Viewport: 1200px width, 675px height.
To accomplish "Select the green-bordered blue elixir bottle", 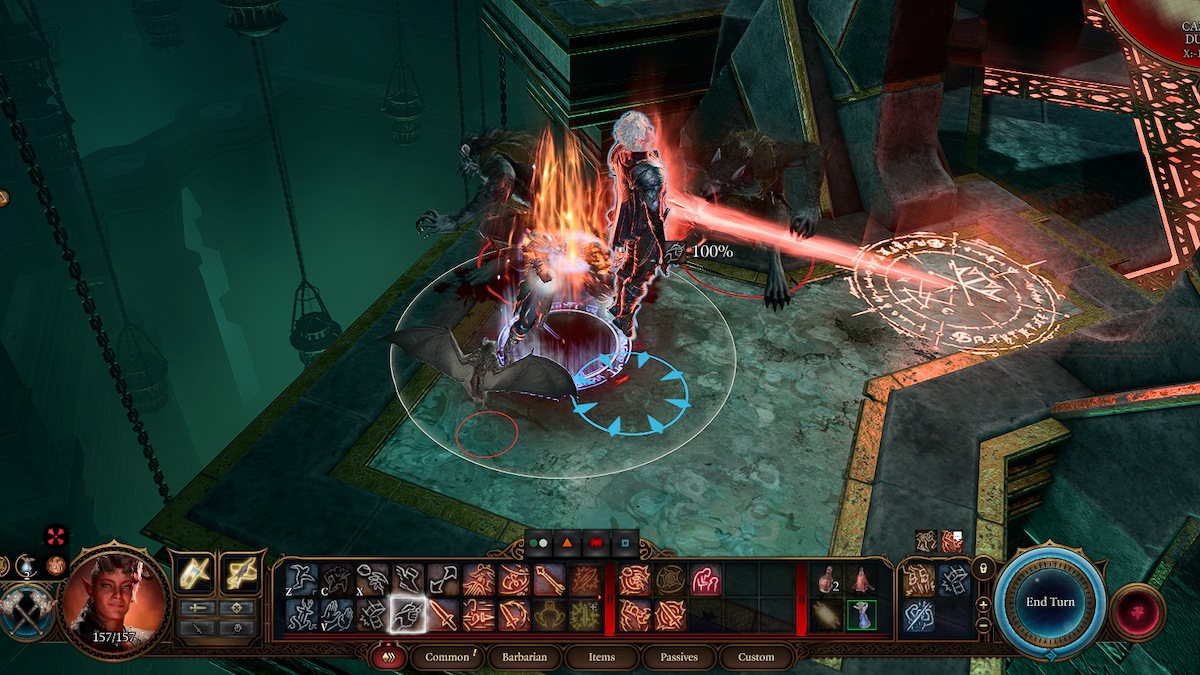I will (860, 615).
